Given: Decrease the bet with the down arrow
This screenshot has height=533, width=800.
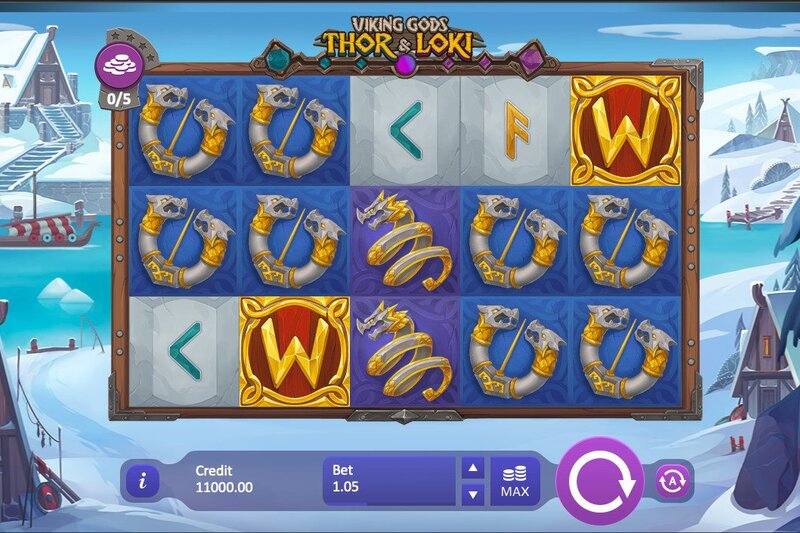Looking at the screenshot, I should click(x=473, y=494).
